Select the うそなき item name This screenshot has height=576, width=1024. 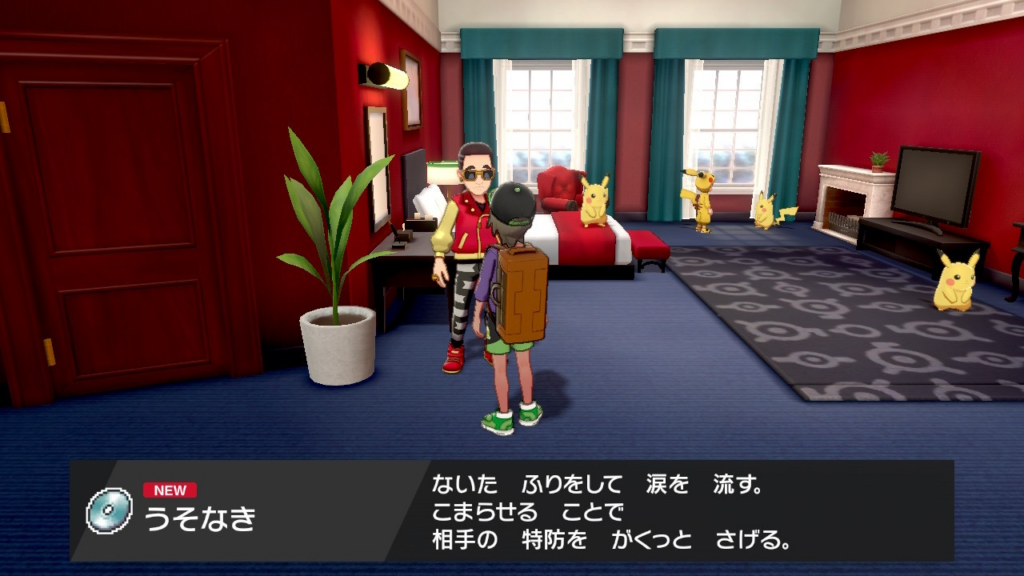(x=201, y=519)
